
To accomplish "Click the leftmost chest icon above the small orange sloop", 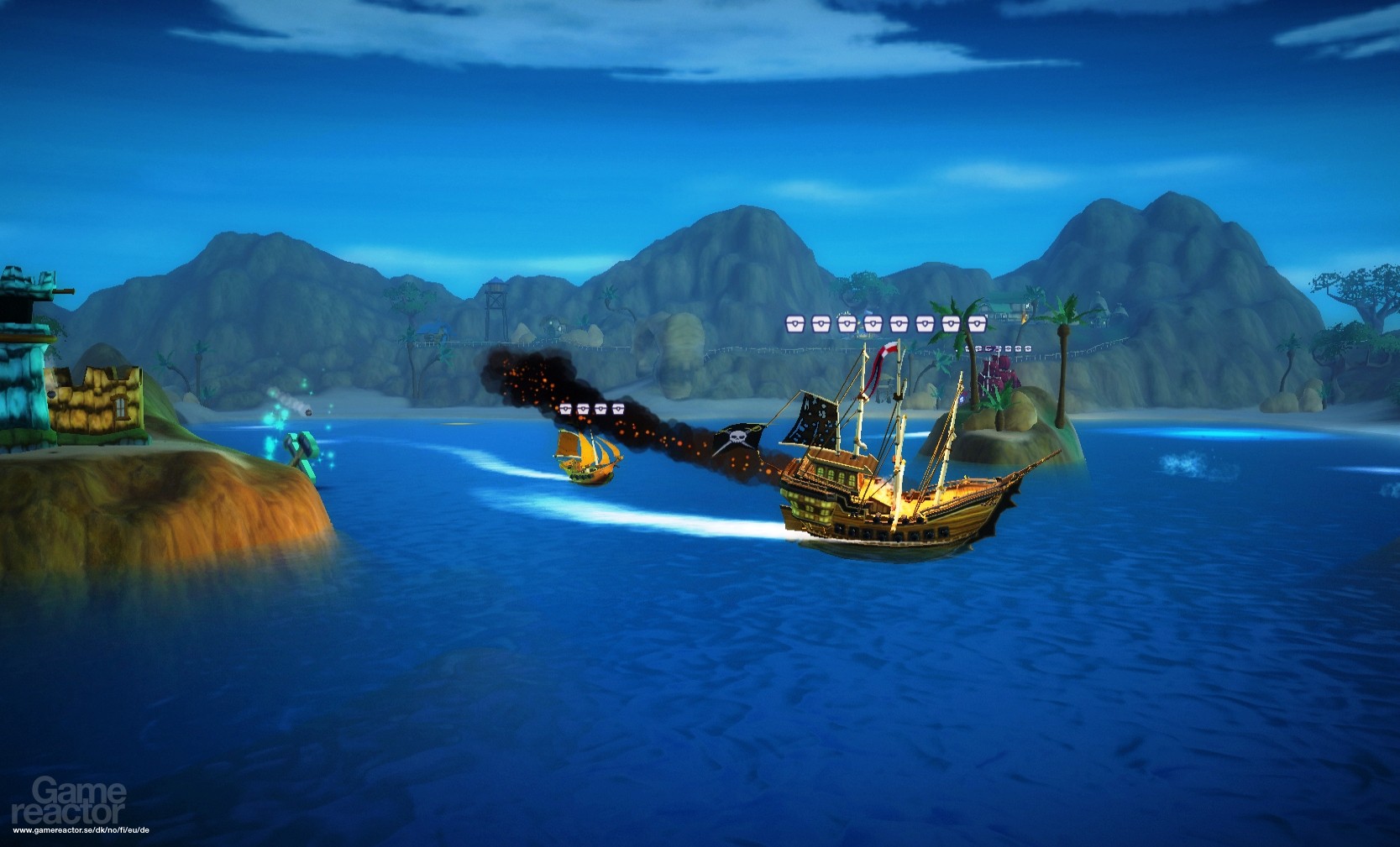I will point(566,408).
